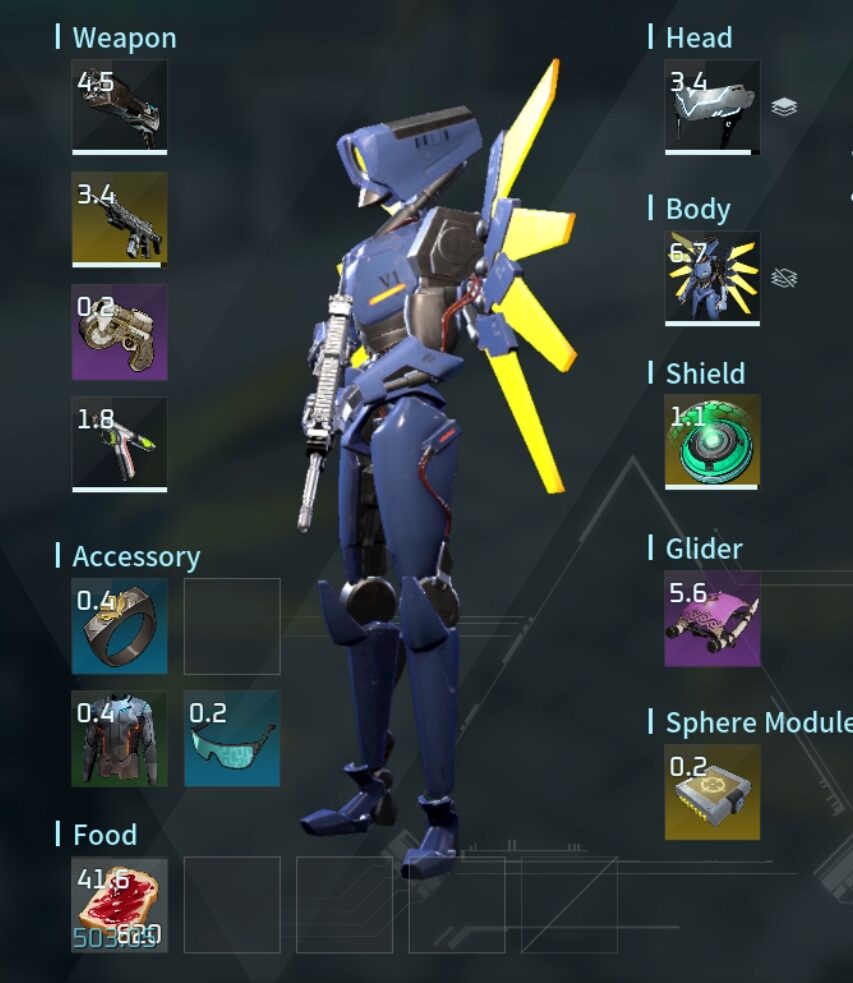Select the purple-background pistol weapon slot
Image resolution: width=853 pixels, height=983 pixels.
pyautogui.click(x=119, y=331)
